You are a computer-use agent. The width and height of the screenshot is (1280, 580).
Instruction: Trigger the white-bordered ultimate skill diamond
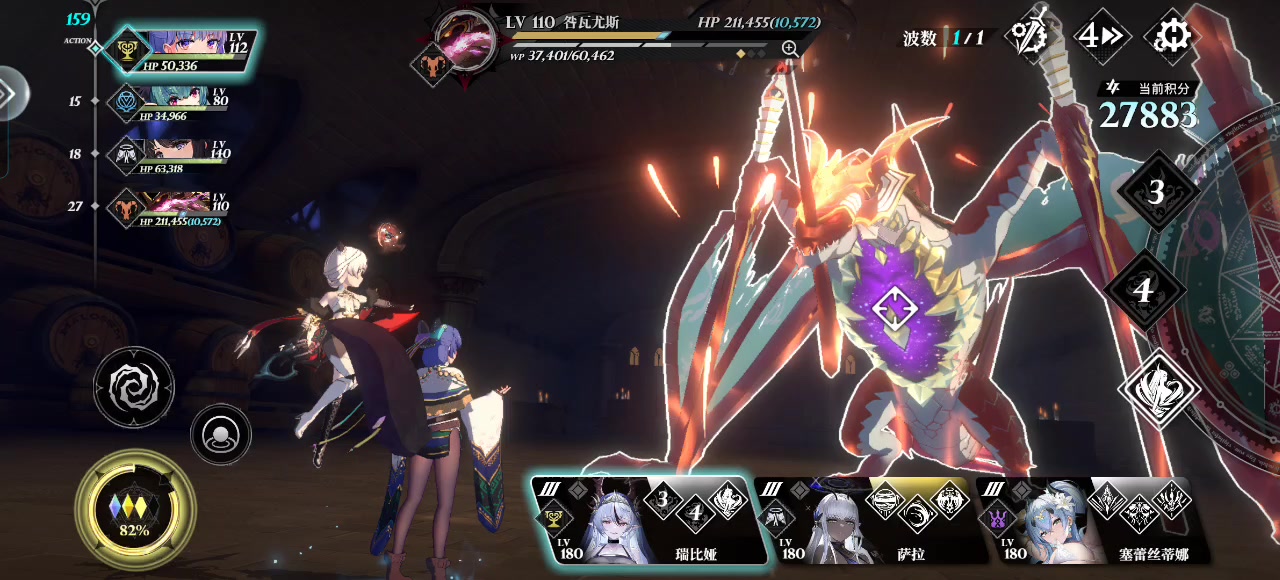click(x=1159, y=389)
